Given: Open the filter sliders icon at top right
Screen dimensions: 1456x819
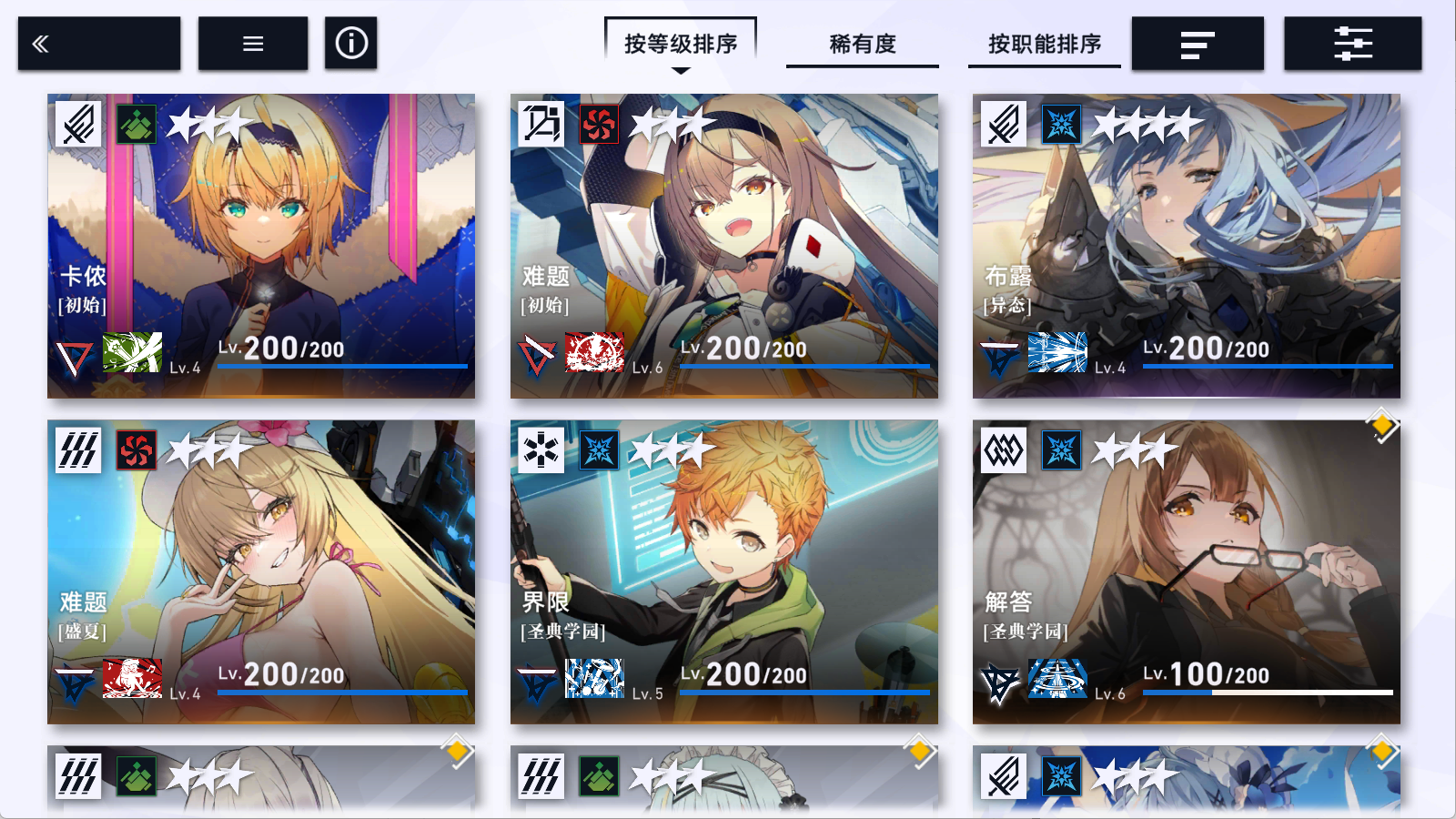Looking at the screenshot, I should [x=1352, y=43].
